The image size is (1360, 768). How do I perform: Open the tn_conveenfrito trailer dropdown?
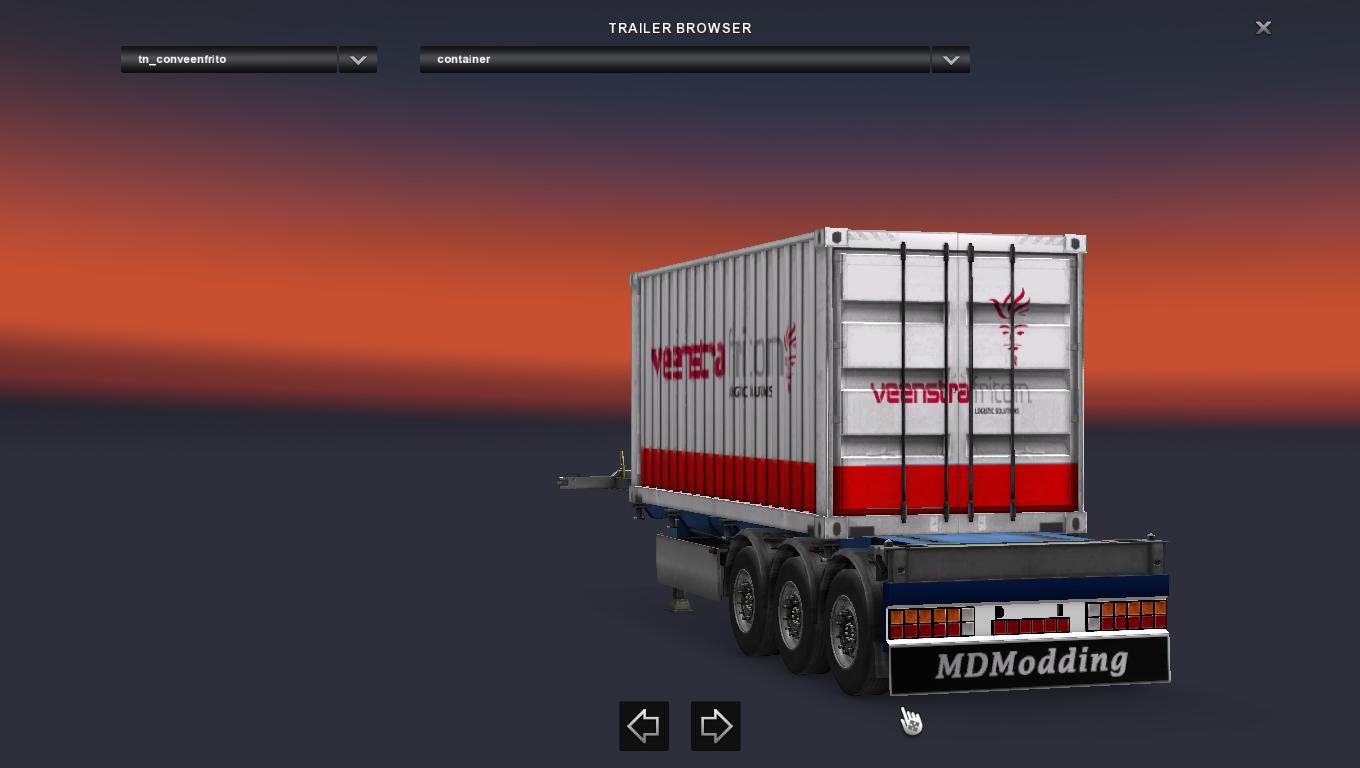(x=357, y=60)
